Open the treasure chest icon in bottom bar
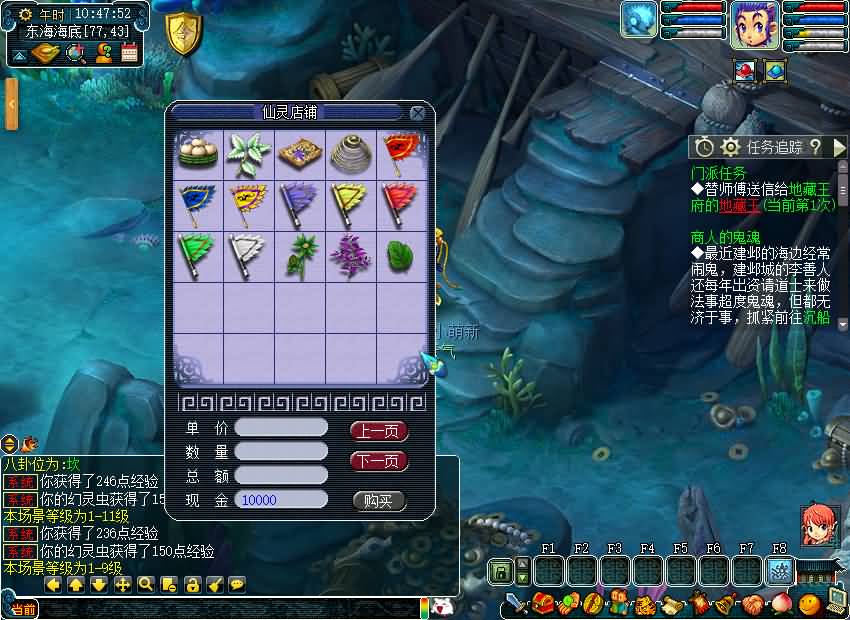This screenshot has height=620, width=850. (x=543, y=604)
